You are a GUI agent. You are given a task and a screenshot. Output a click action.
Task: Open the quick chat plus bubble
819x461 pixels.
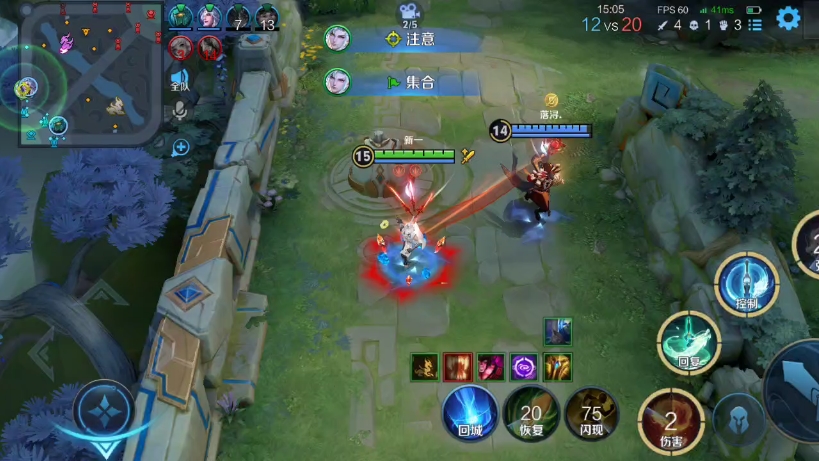click(x=181, y=148)
